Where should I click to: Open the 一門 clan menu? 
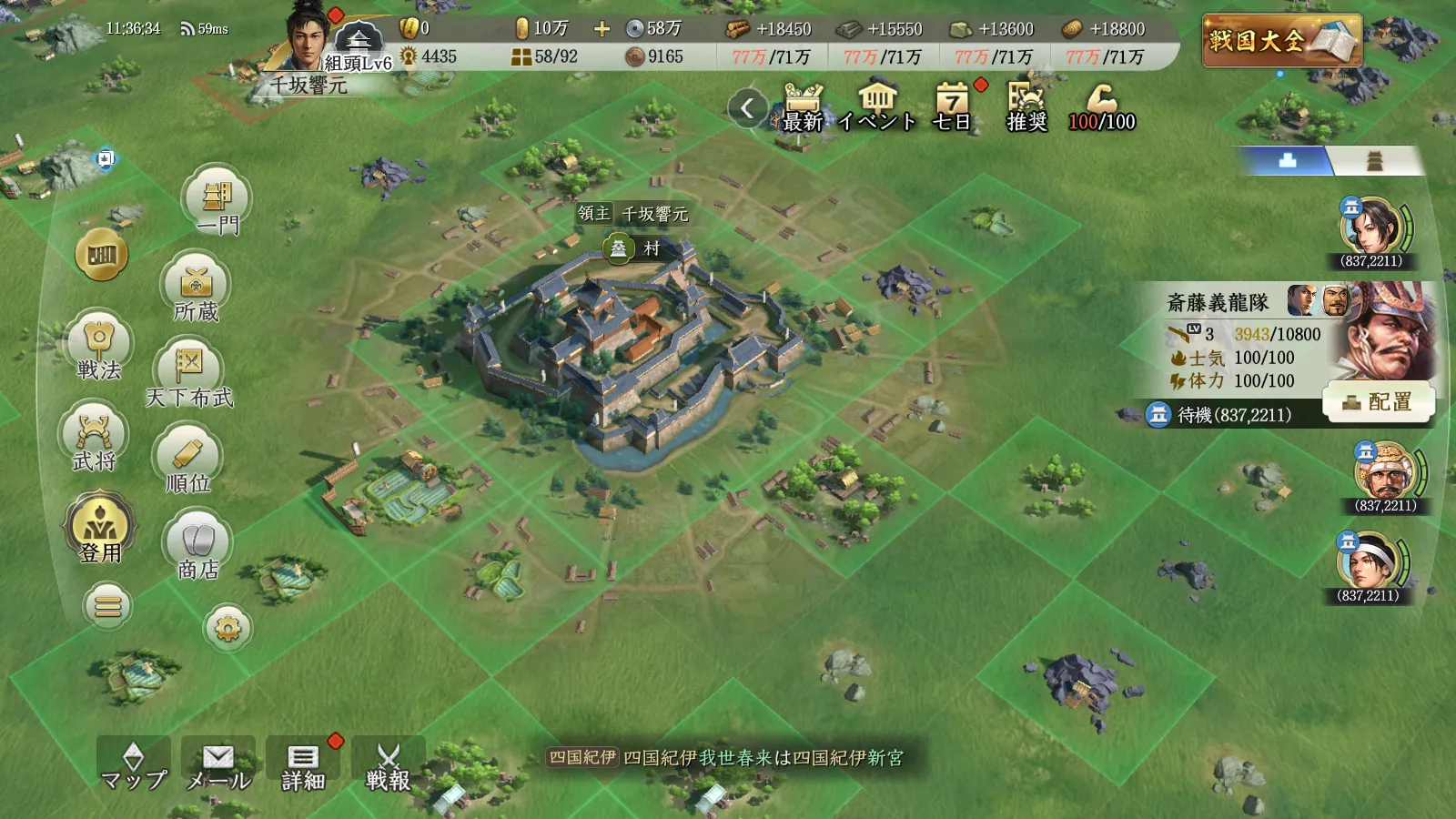point(217,201)
